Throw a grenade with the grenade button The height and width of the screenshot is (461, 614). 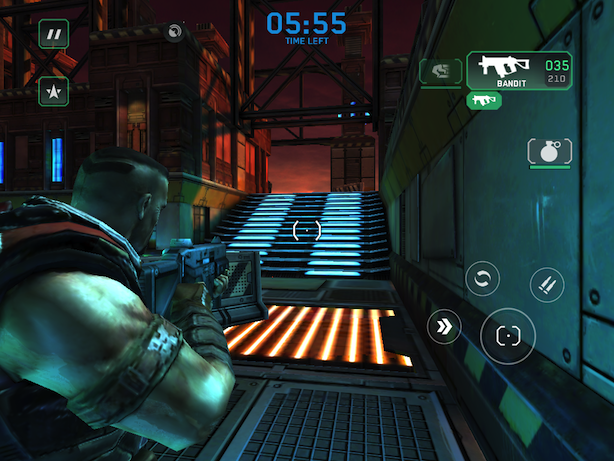pos(549,152)
